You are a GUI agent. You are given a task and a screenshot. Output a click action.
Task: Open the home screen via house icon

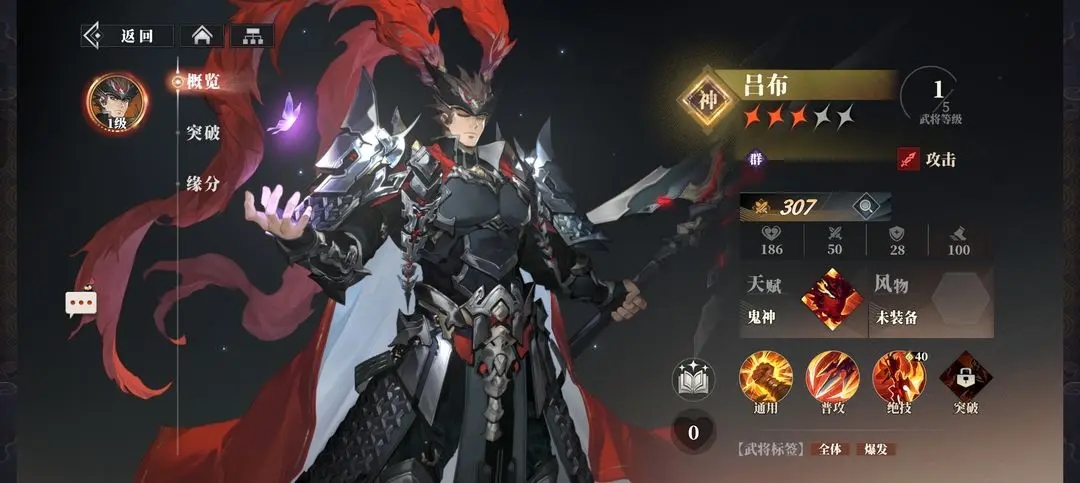[202, 36]
